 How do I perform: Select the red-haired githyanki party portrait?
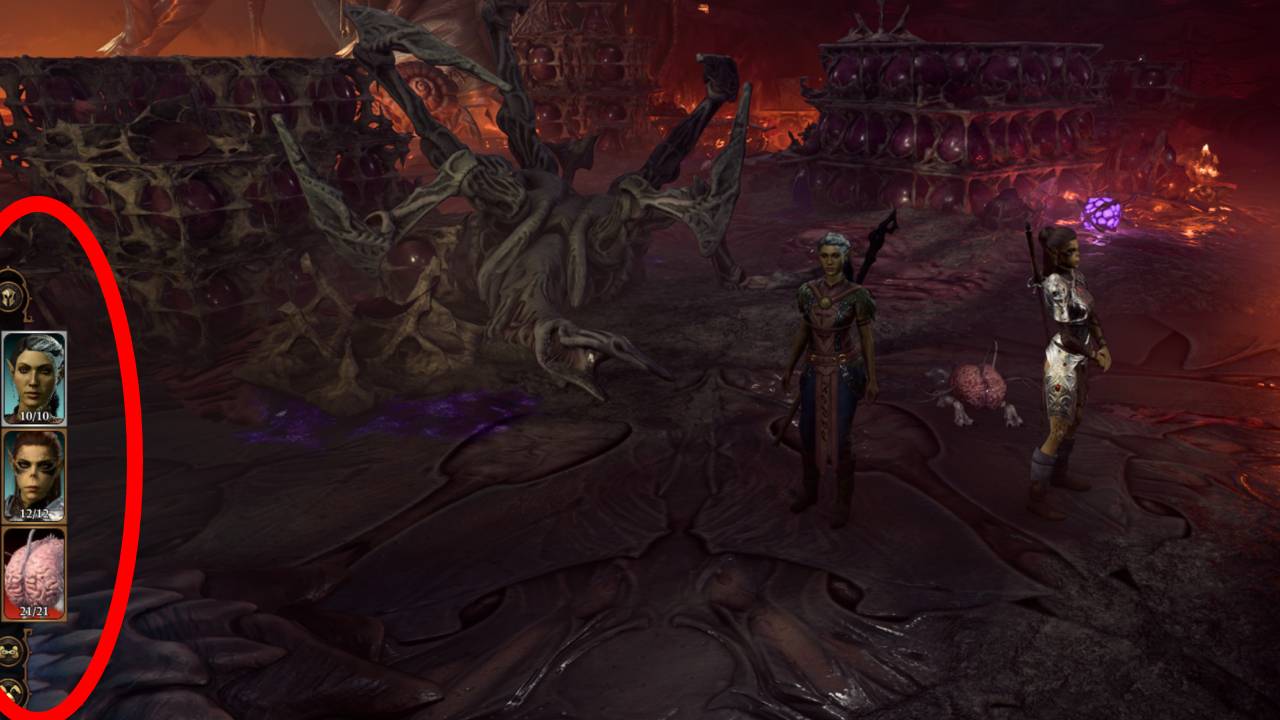click(35, 474)
